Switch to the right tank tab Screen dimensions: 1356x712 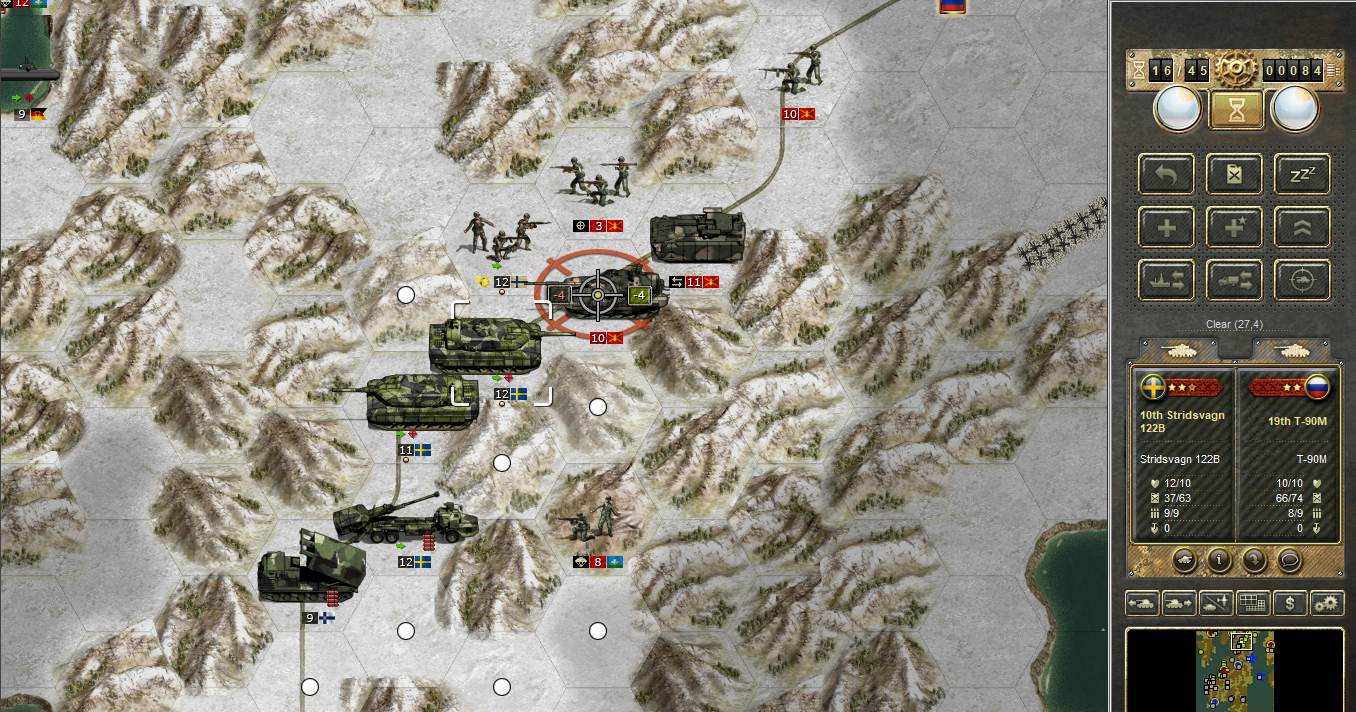click(1291, 350)
